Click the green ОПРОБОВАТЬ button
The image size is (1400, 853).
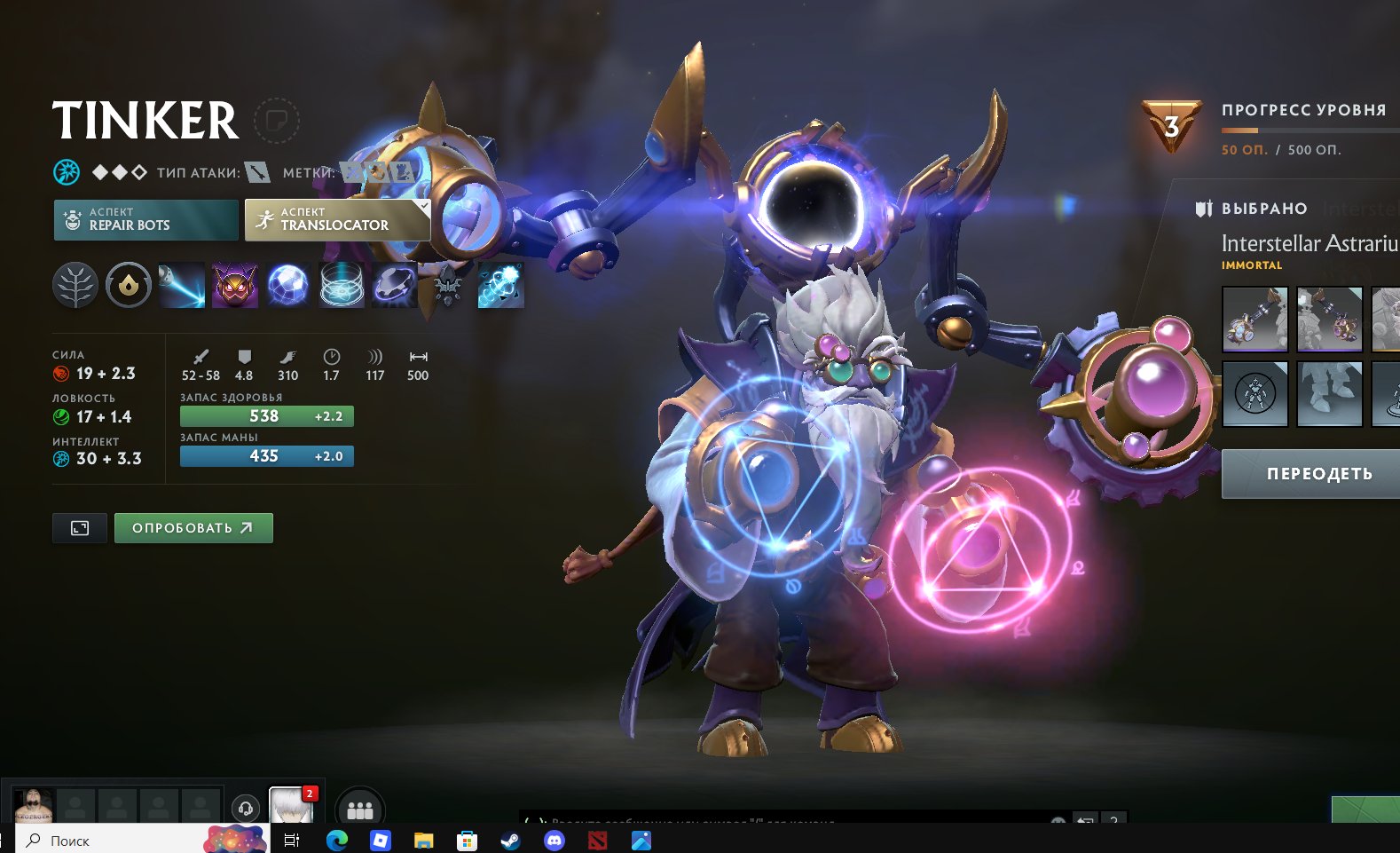(193, 527)
